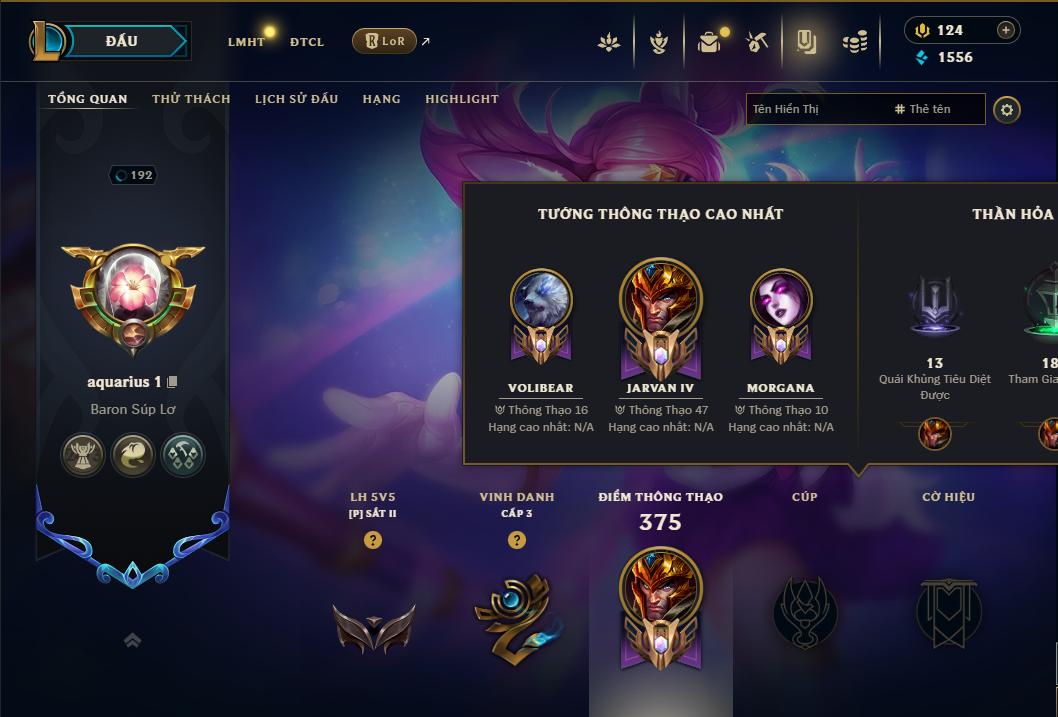
Task: Expand the banner with the double-arrow
Action: click(x=132, y=641)
